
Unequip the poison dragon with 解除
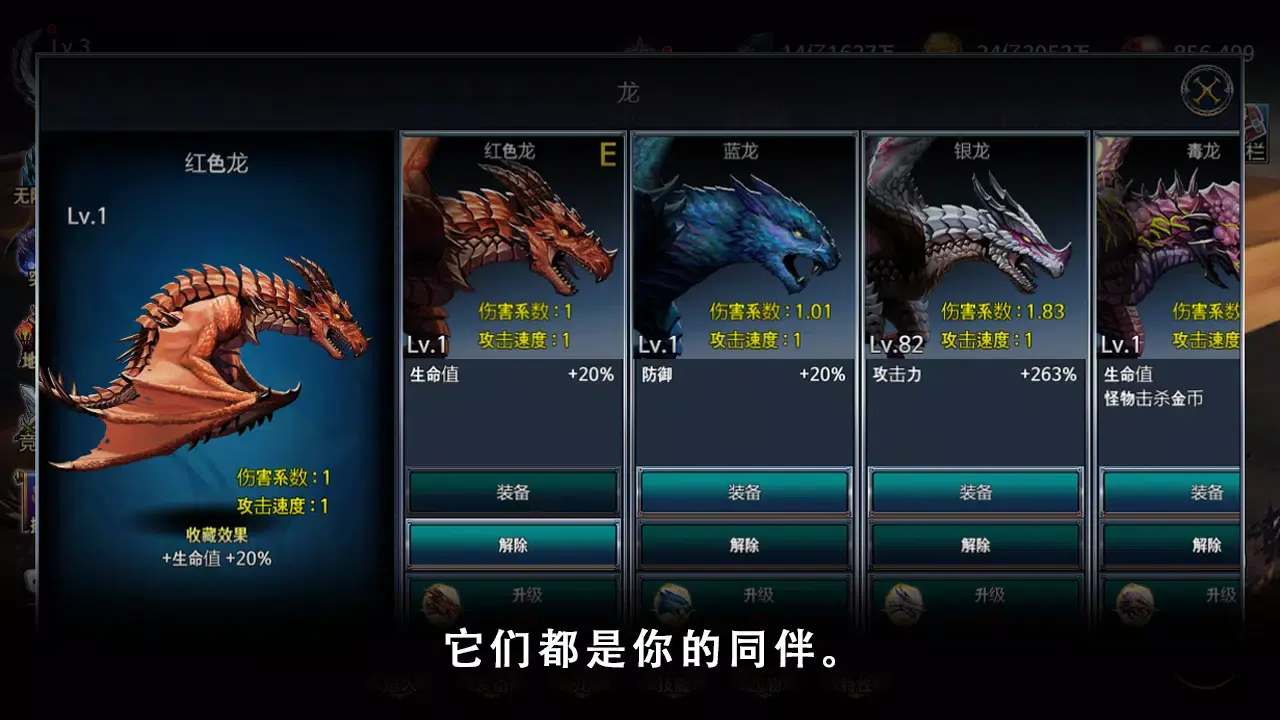coord(1210,545)
